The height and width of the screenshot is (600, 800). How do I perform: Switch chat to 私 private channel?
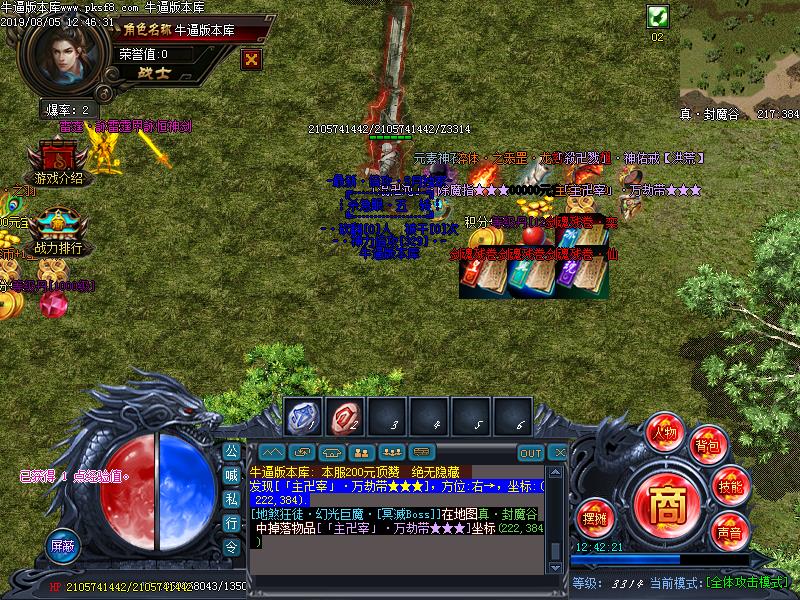coord(231,498)
